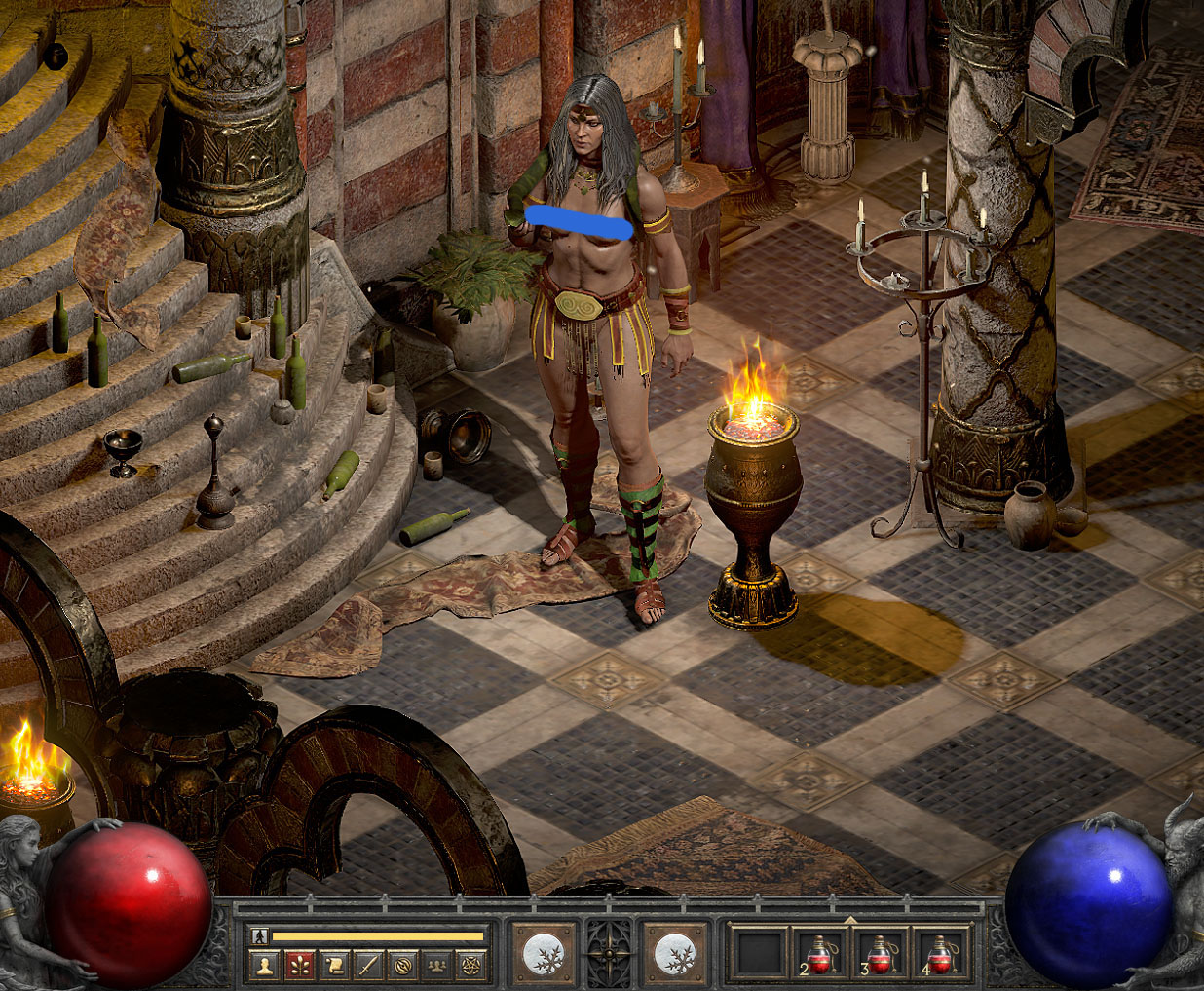Image resolution: width=1204 pixels, height=991 pixels.
Task: Use the red potion in belt slot 3
Action: coord(879,954)
